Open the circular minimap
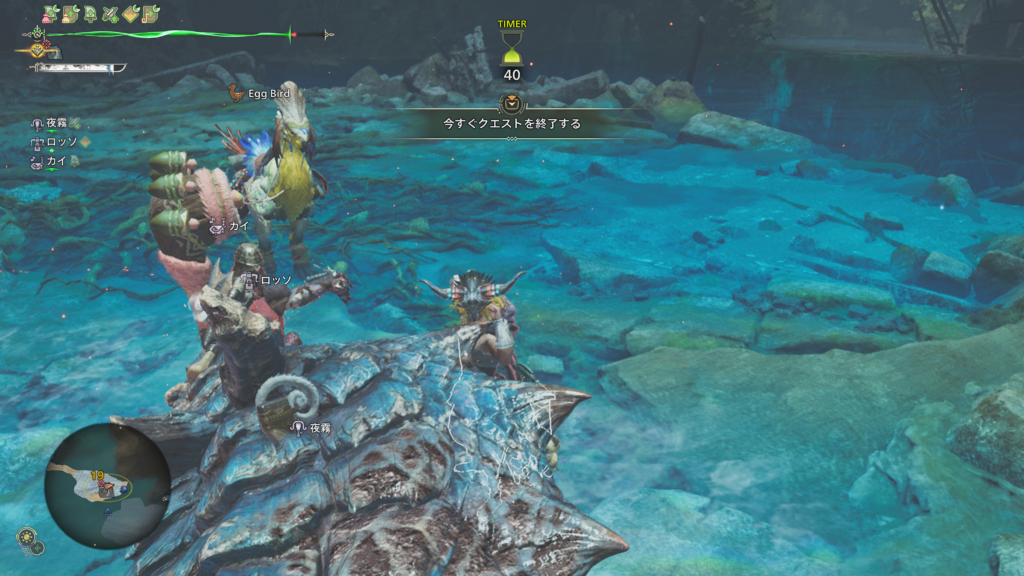This screenshot has width=1024, height=576. (x=107, y=485)
